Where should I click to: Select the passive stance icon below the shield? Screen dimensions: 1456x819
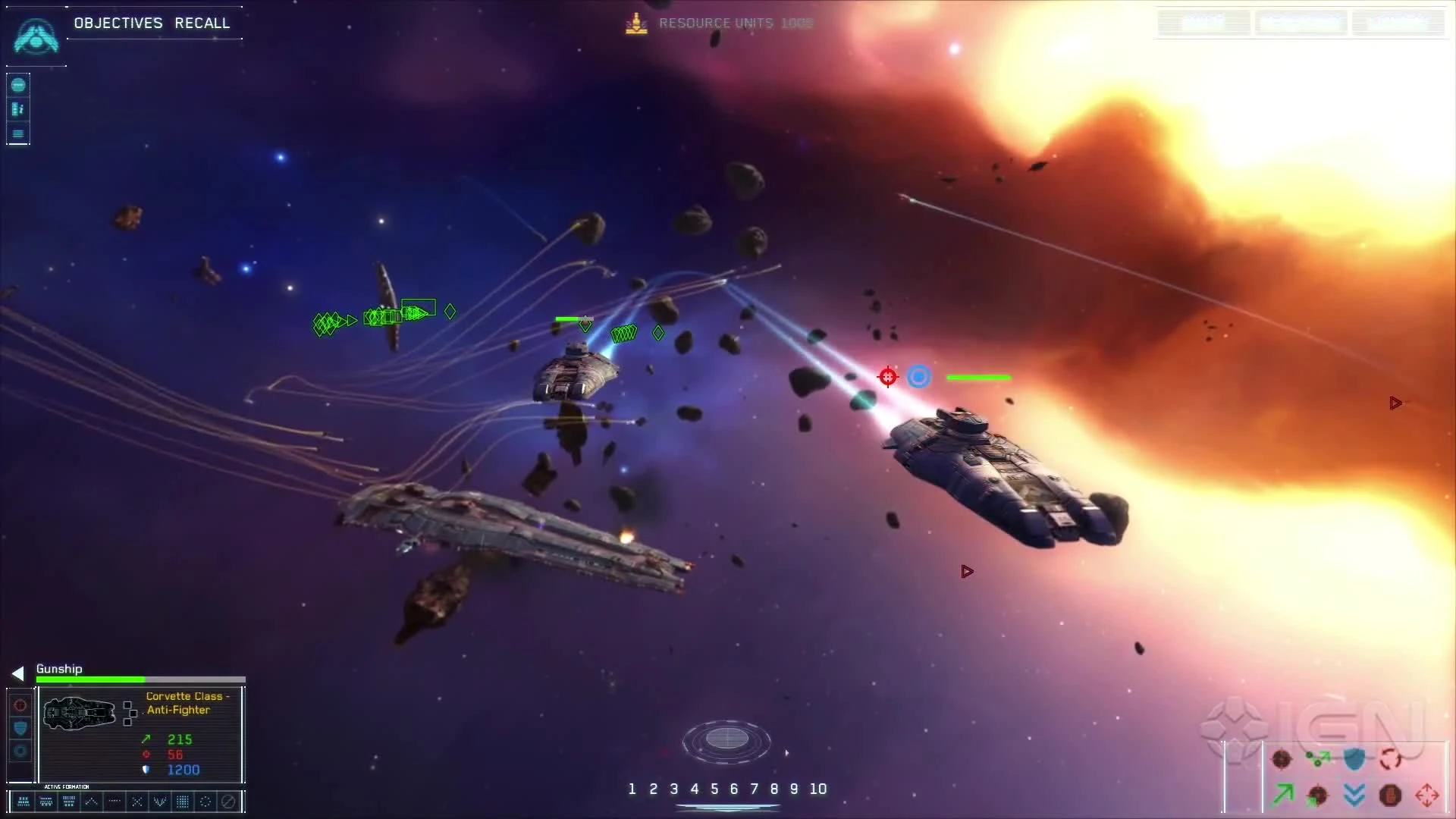click(20, 750)
